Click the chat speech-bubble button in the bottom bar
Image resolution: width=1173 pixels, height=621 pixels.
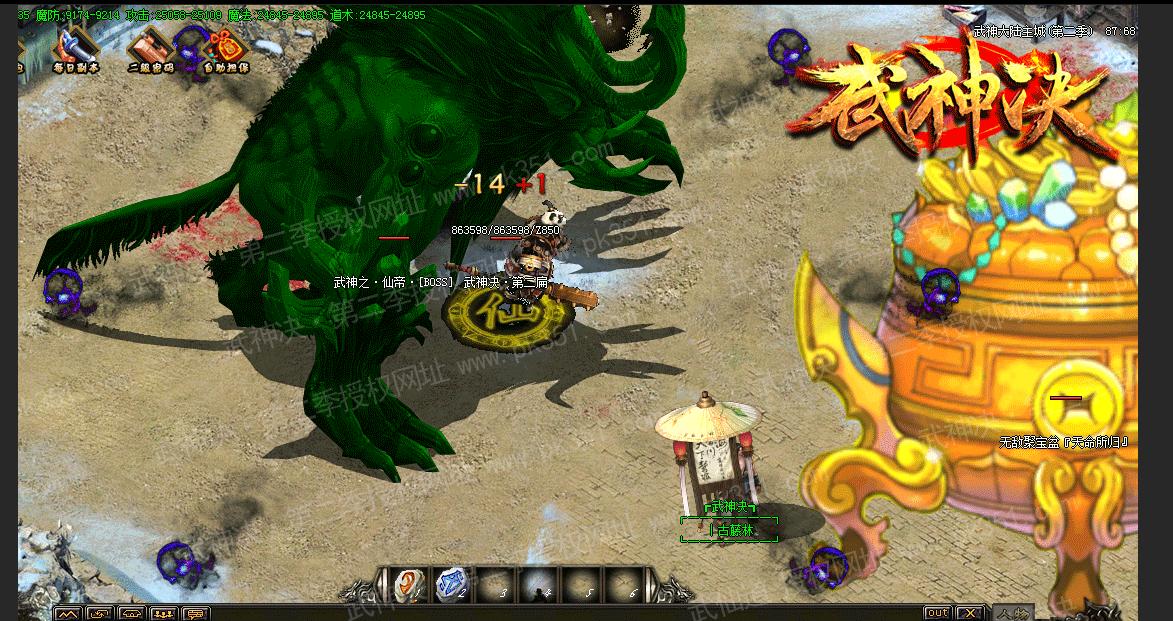[x=195, y=614]
